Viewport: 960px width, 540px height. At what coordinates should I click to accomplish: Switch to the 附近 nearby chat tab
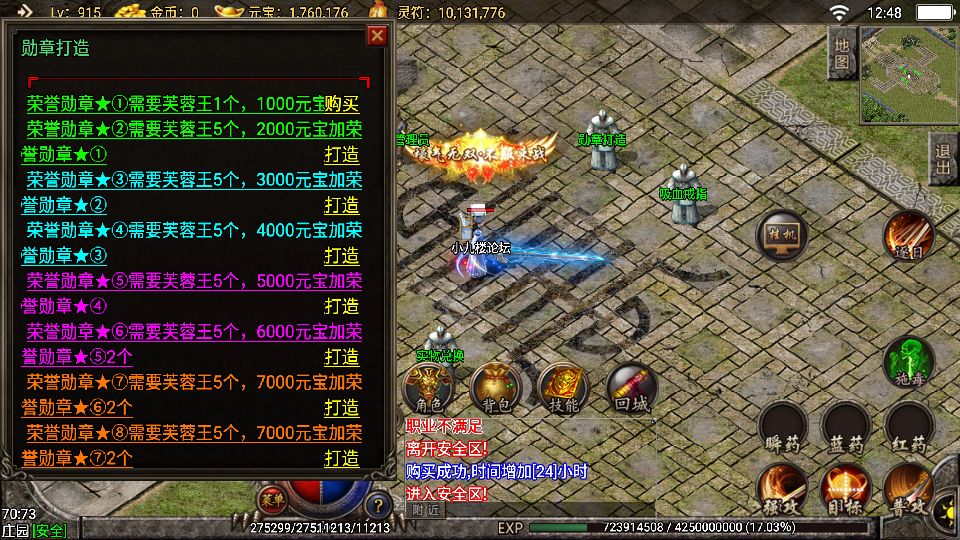[x=425, y=510]
